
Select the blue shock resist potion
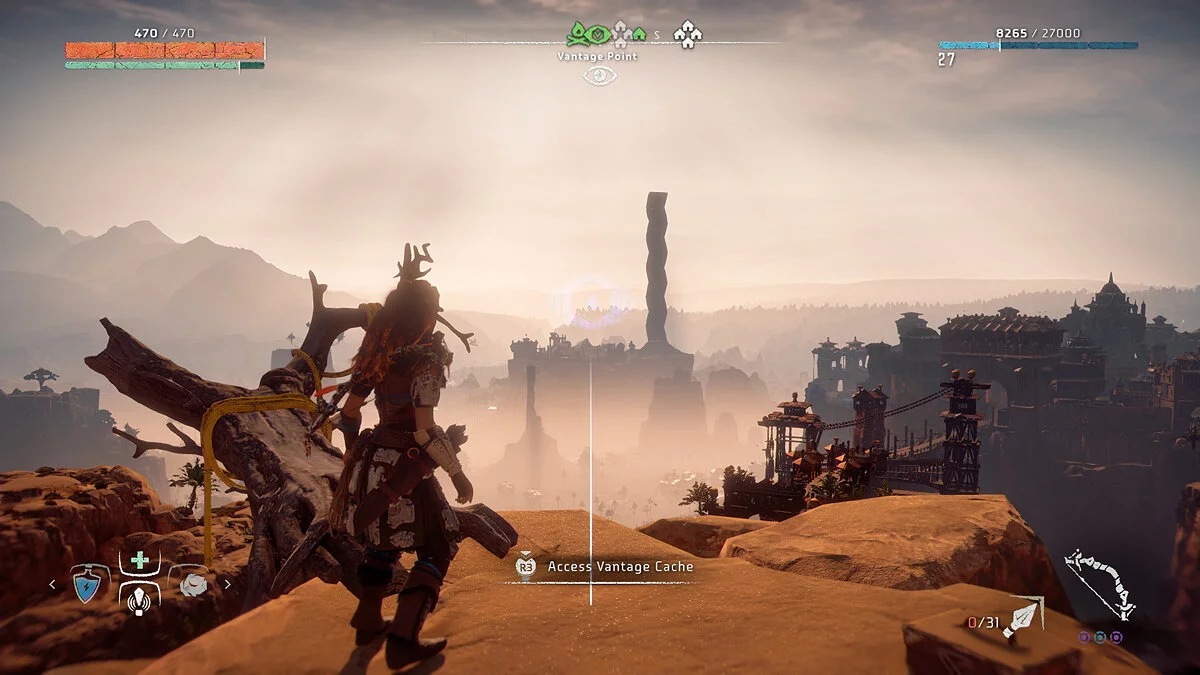tap(91, 585)
